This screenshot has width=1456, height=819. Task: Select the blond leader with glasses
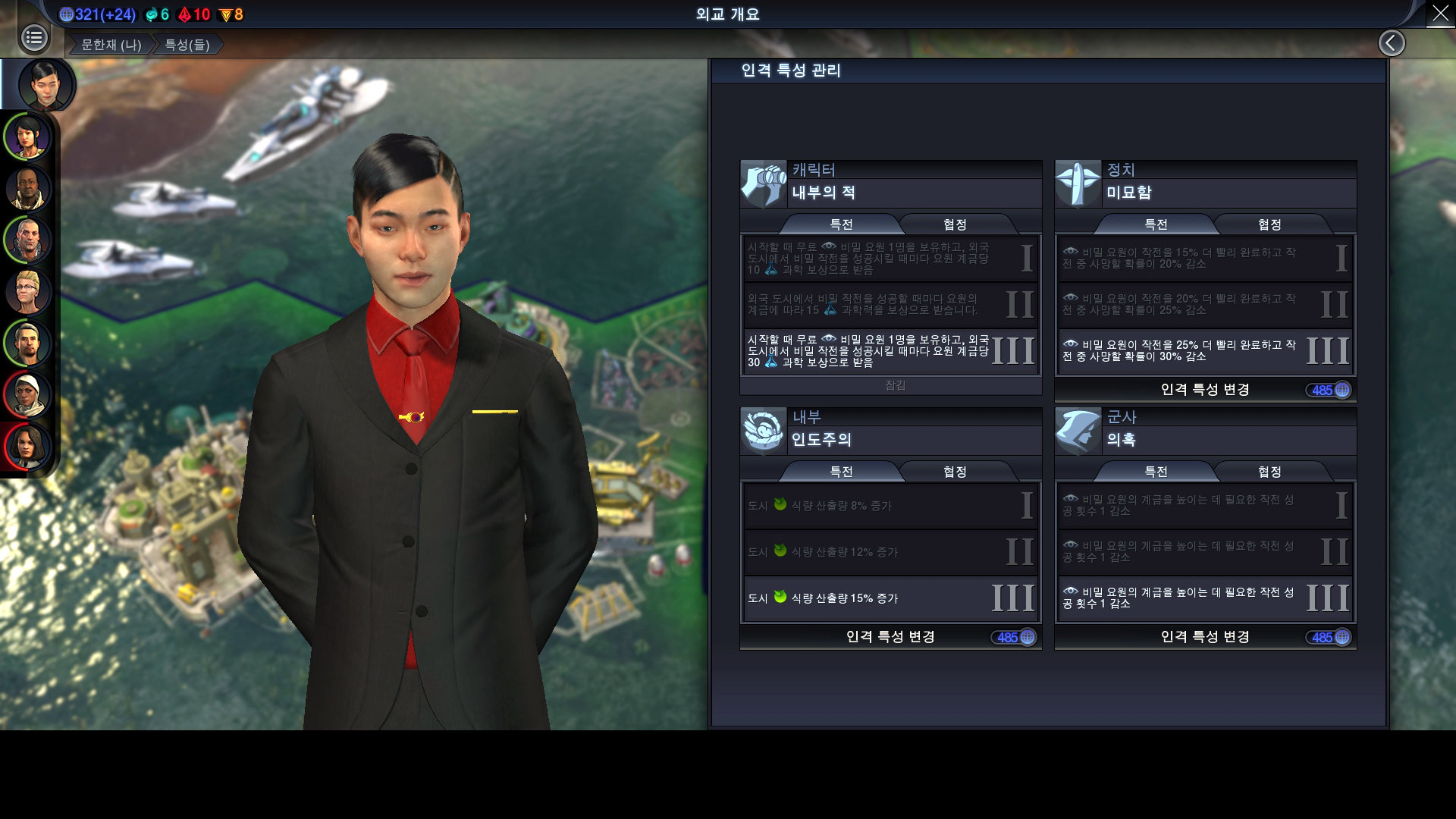coord(28,292)
